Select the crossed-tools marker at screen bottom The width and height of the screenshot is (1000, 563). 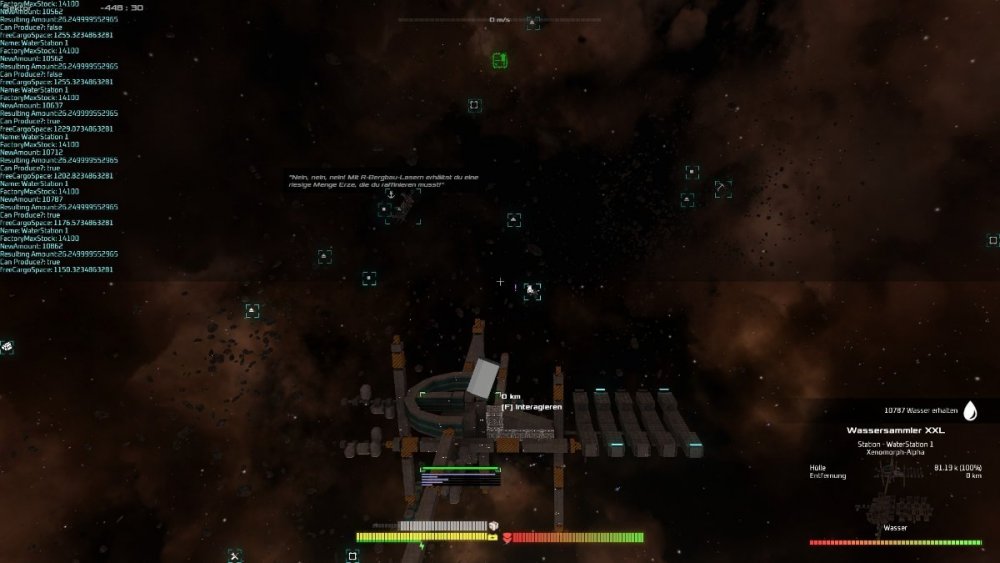[234, 555]
